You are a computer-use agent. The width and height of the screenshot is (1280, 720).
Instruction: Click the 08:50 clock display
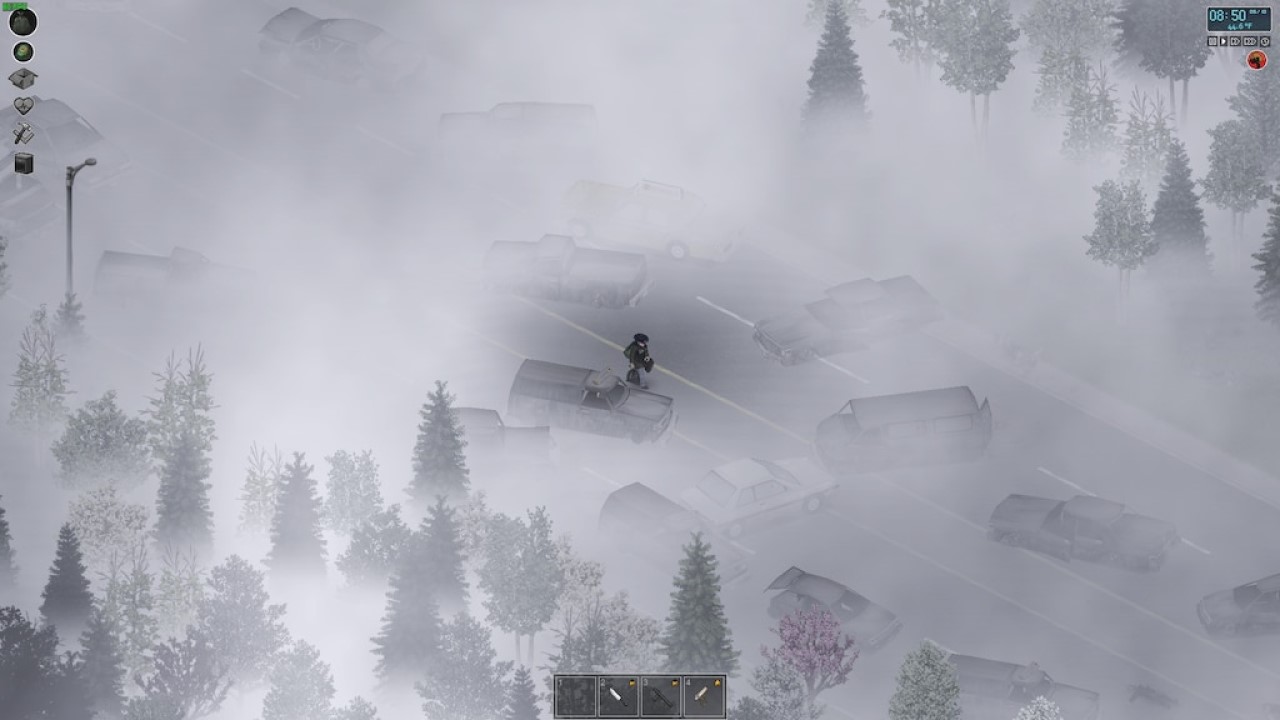click(x=1227, y=15)
